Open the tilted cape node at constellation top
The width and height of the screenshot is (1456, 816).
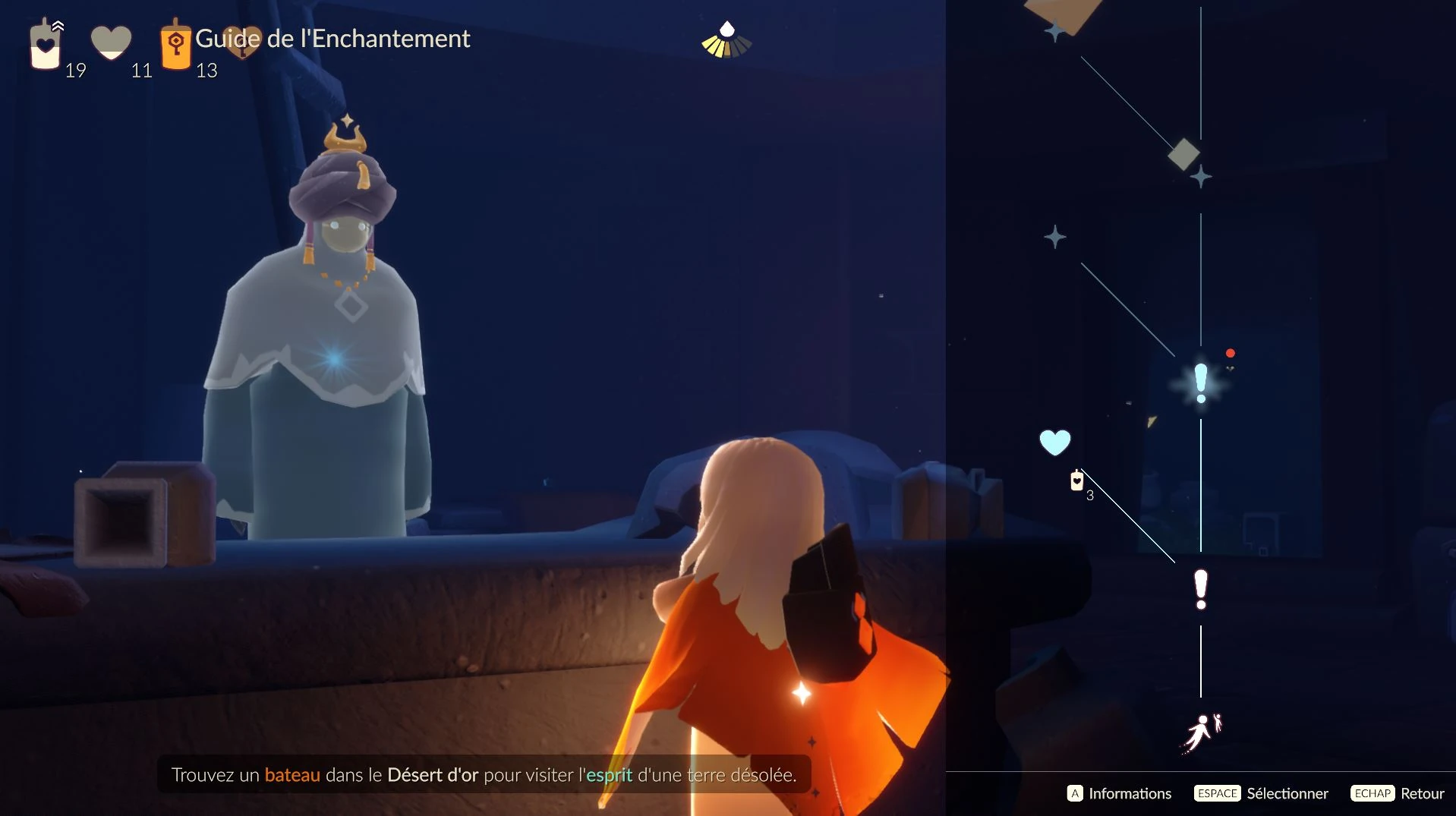(1063, 9)
